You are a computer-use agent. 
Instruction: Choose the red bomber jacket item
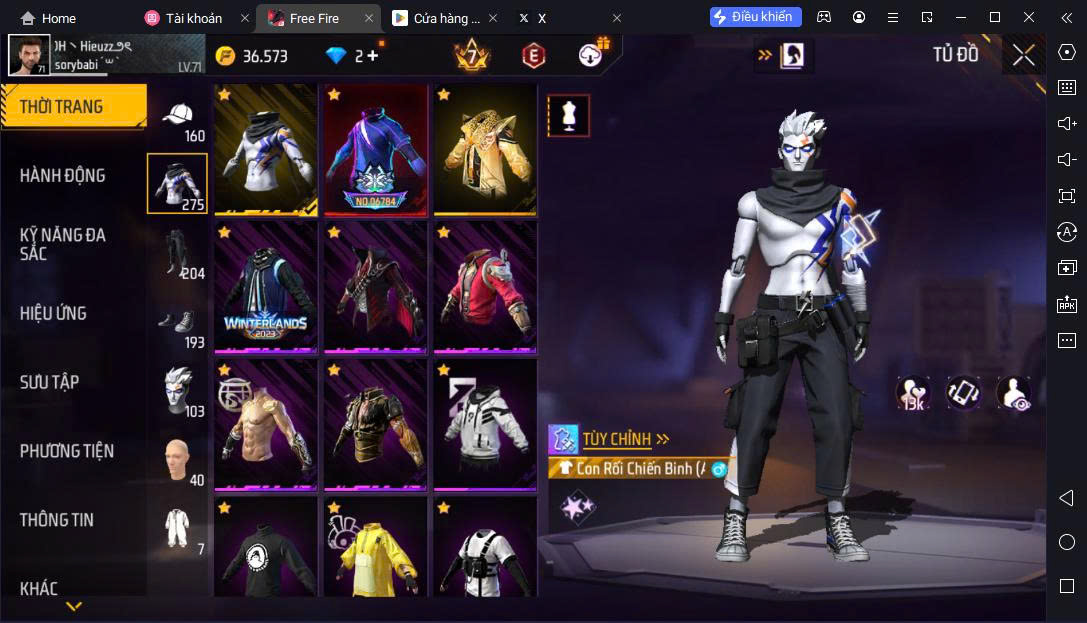[x=485, y=287]
